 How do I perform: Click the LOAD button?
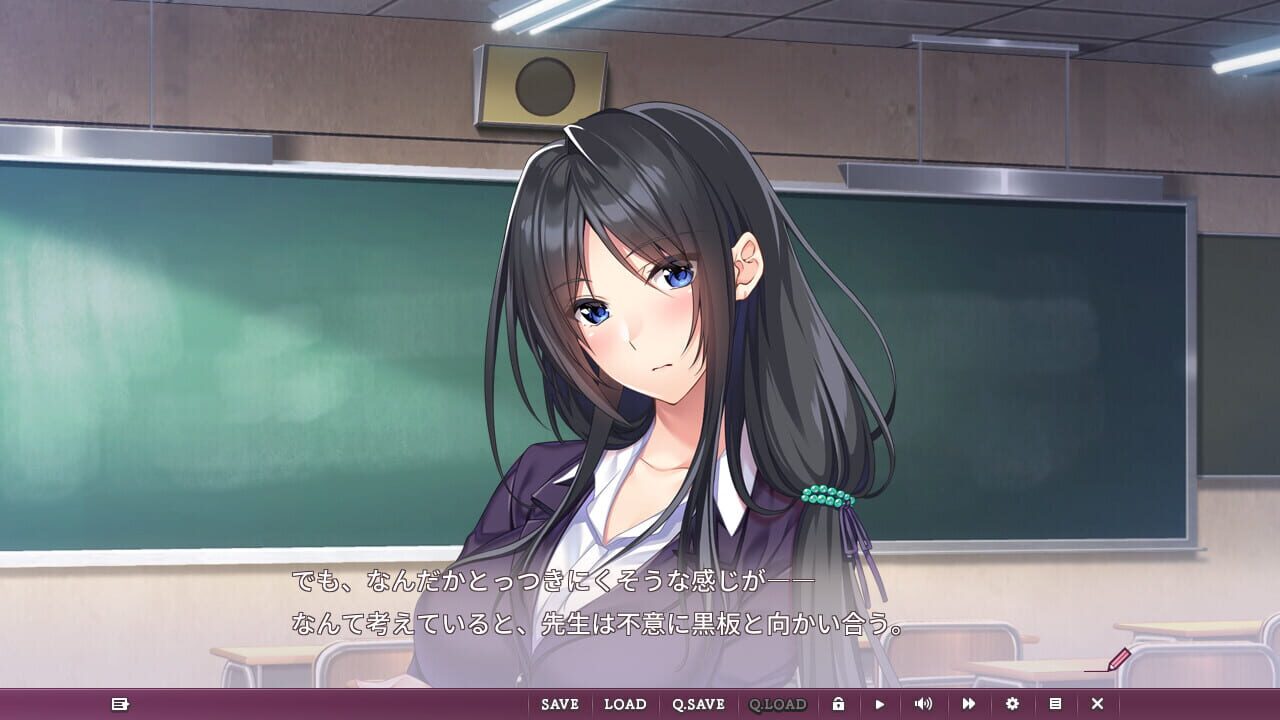click(627, 704)
